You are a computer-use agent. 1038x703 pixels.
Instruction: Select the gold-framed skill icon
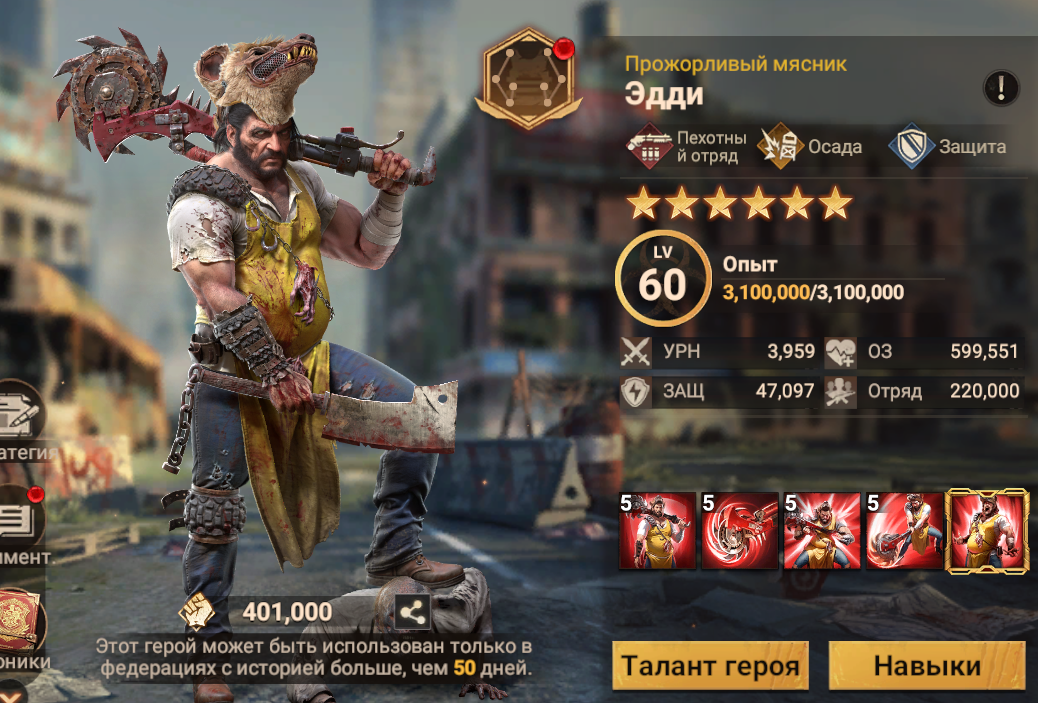[x=987, y=530]
